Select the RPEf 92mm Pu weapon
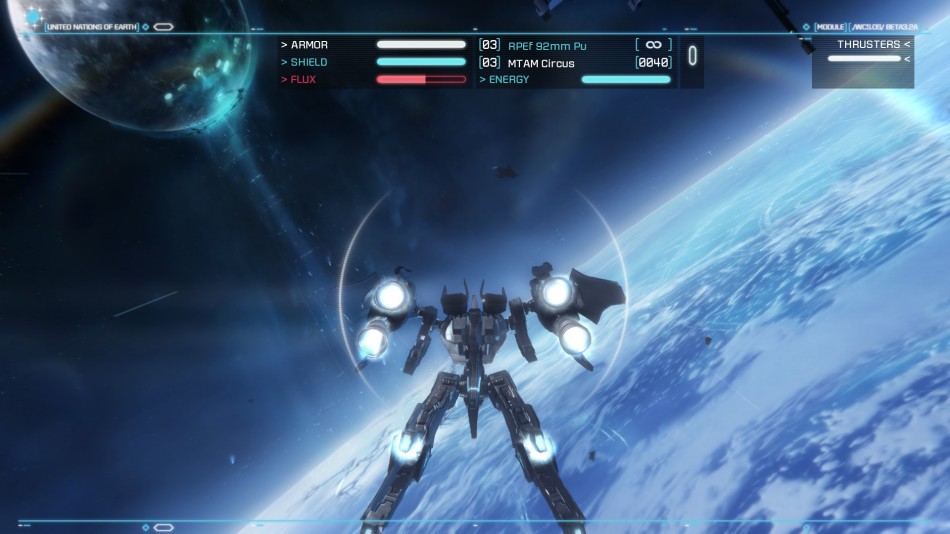950x534 pixels. (x=547, y=45)
